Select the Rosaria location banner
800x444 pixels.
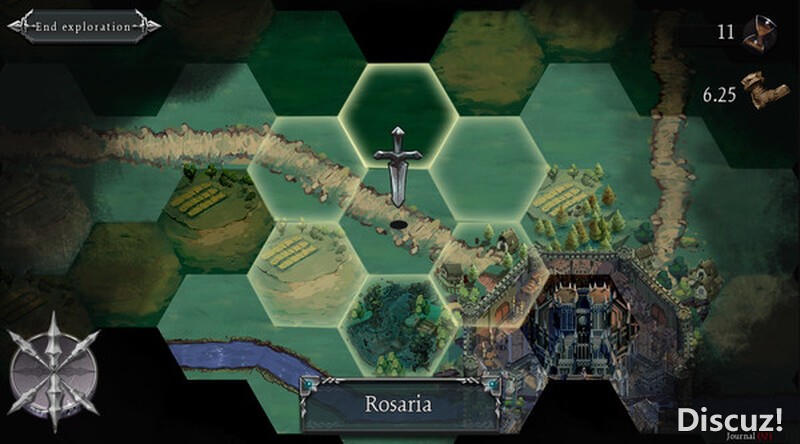pyautogui.click(x=399, y=404)
